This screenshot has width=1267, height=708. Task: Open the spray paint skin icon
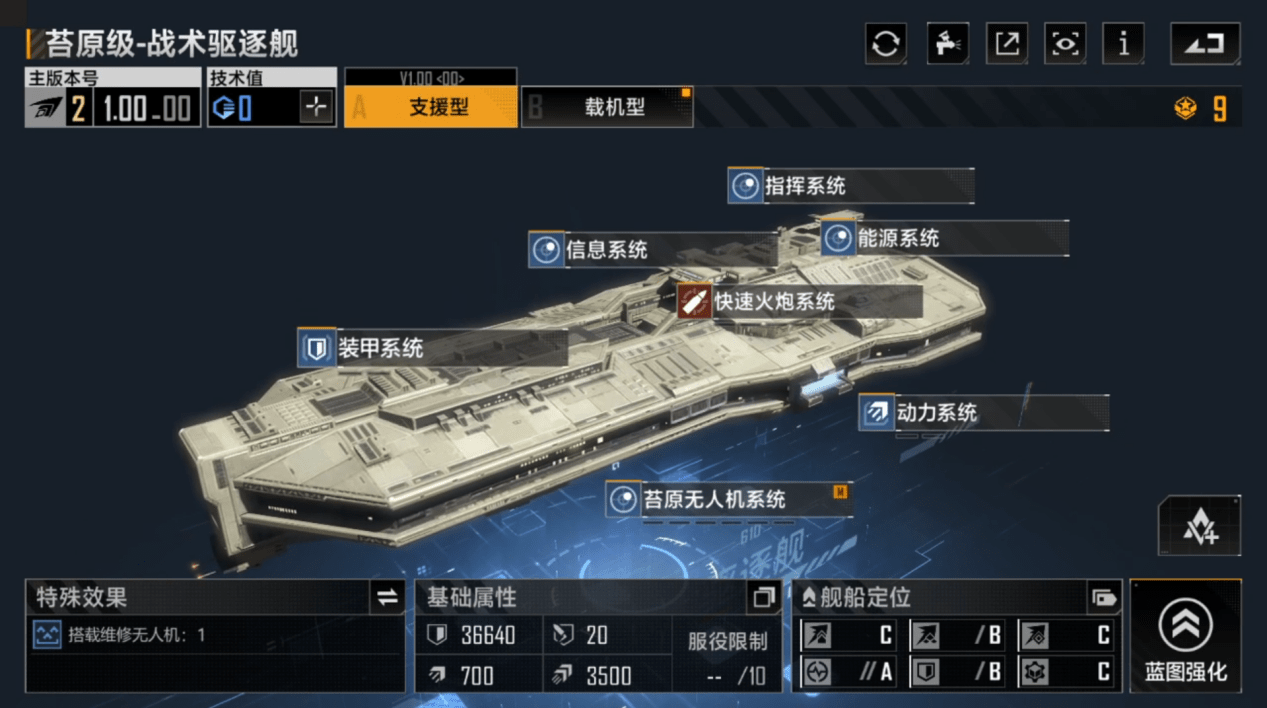[947, 44]
